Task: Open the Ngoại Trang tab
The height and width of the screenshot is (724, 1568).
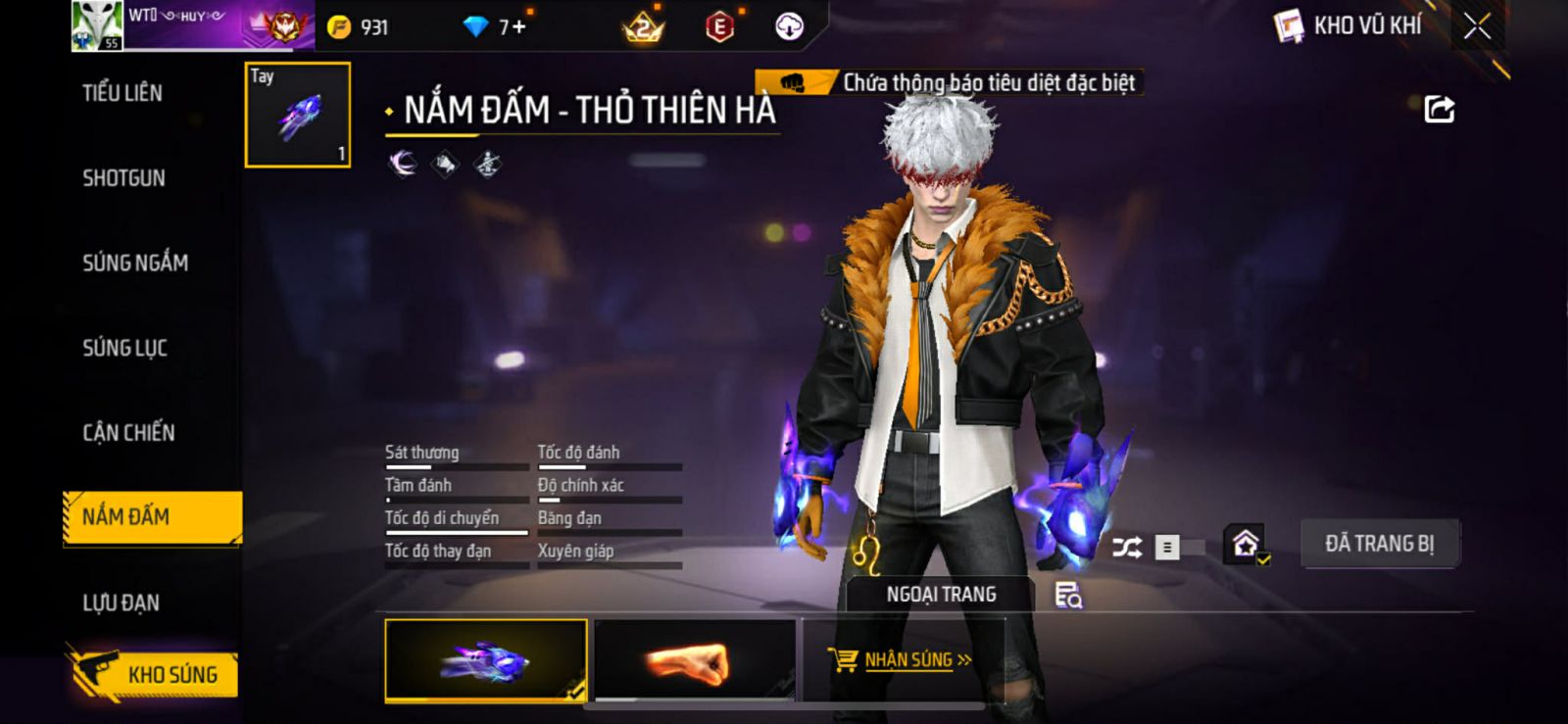Action: click(941, 595)
